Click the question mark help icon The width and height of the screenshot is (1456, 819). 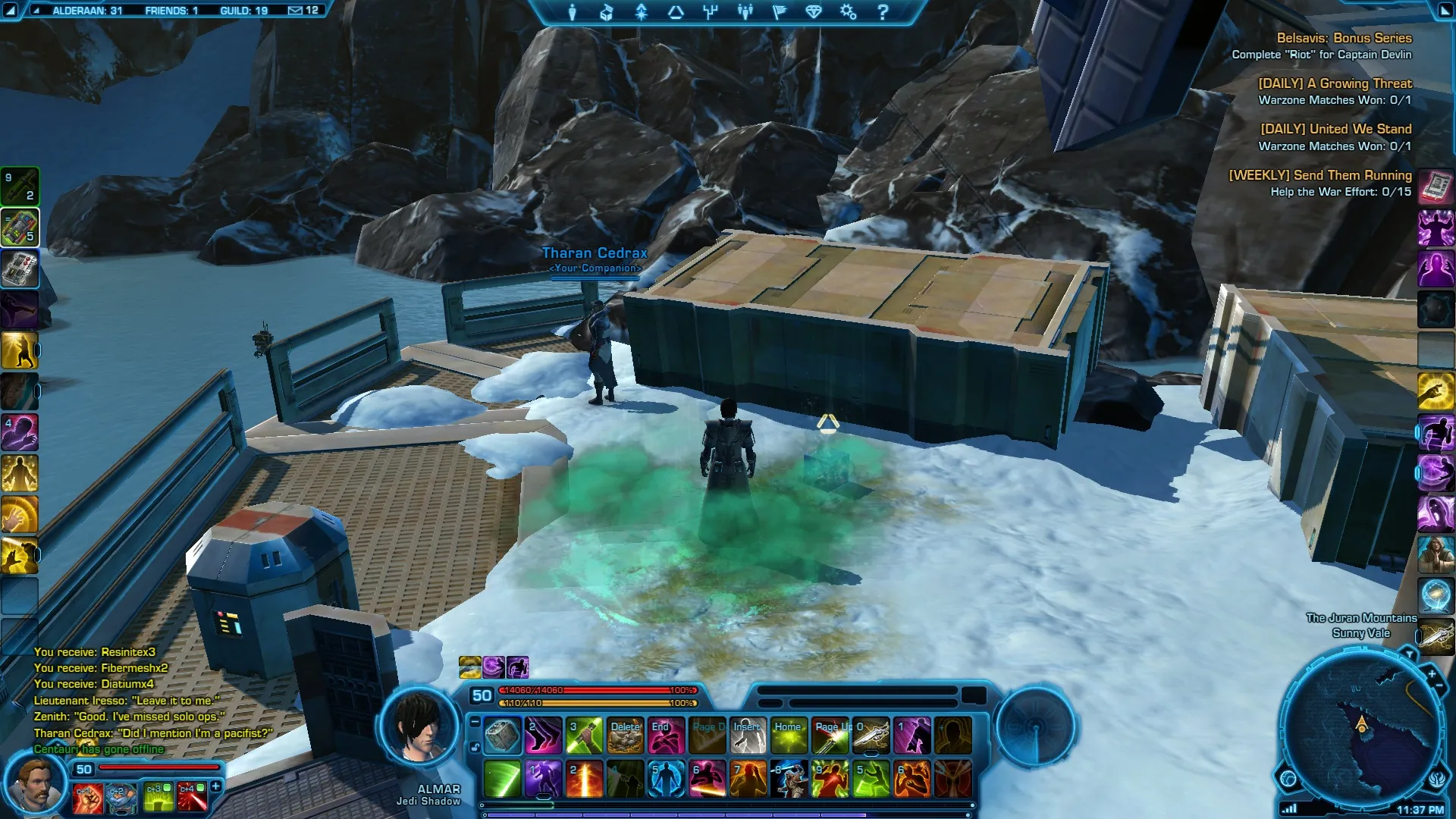[x=883, y=12]
